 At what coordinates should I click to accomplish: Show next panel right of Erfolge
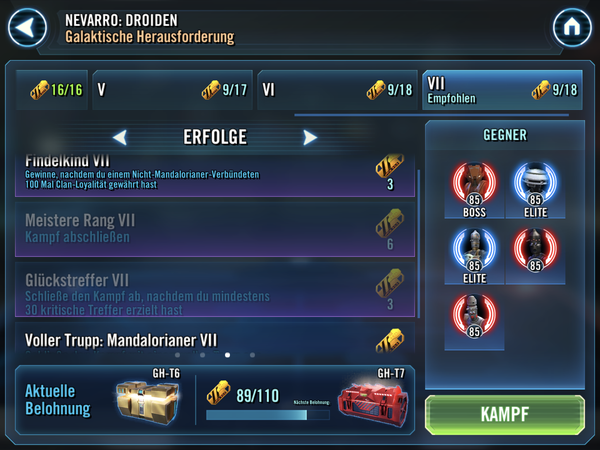(x=310, y=137)
